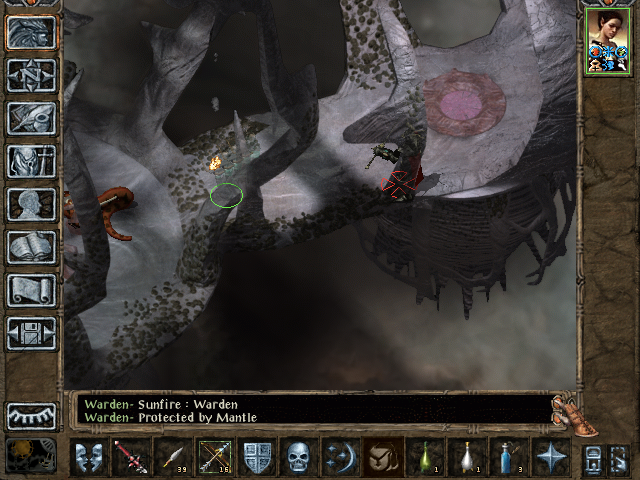Click the closed-eye rest button

click(x=31, y=415)
